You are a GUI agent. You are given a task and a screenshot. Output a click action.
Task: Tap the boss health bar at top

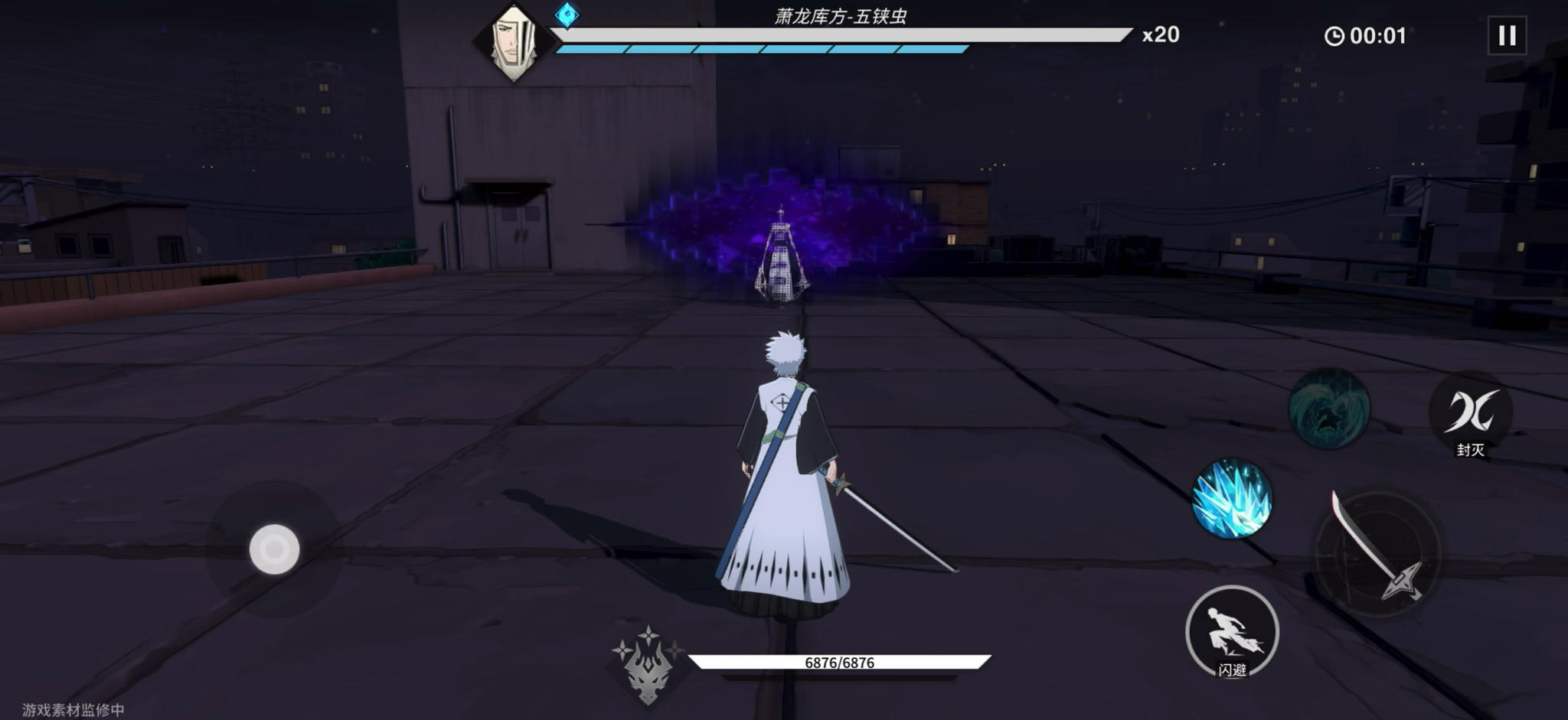(842, 34)
